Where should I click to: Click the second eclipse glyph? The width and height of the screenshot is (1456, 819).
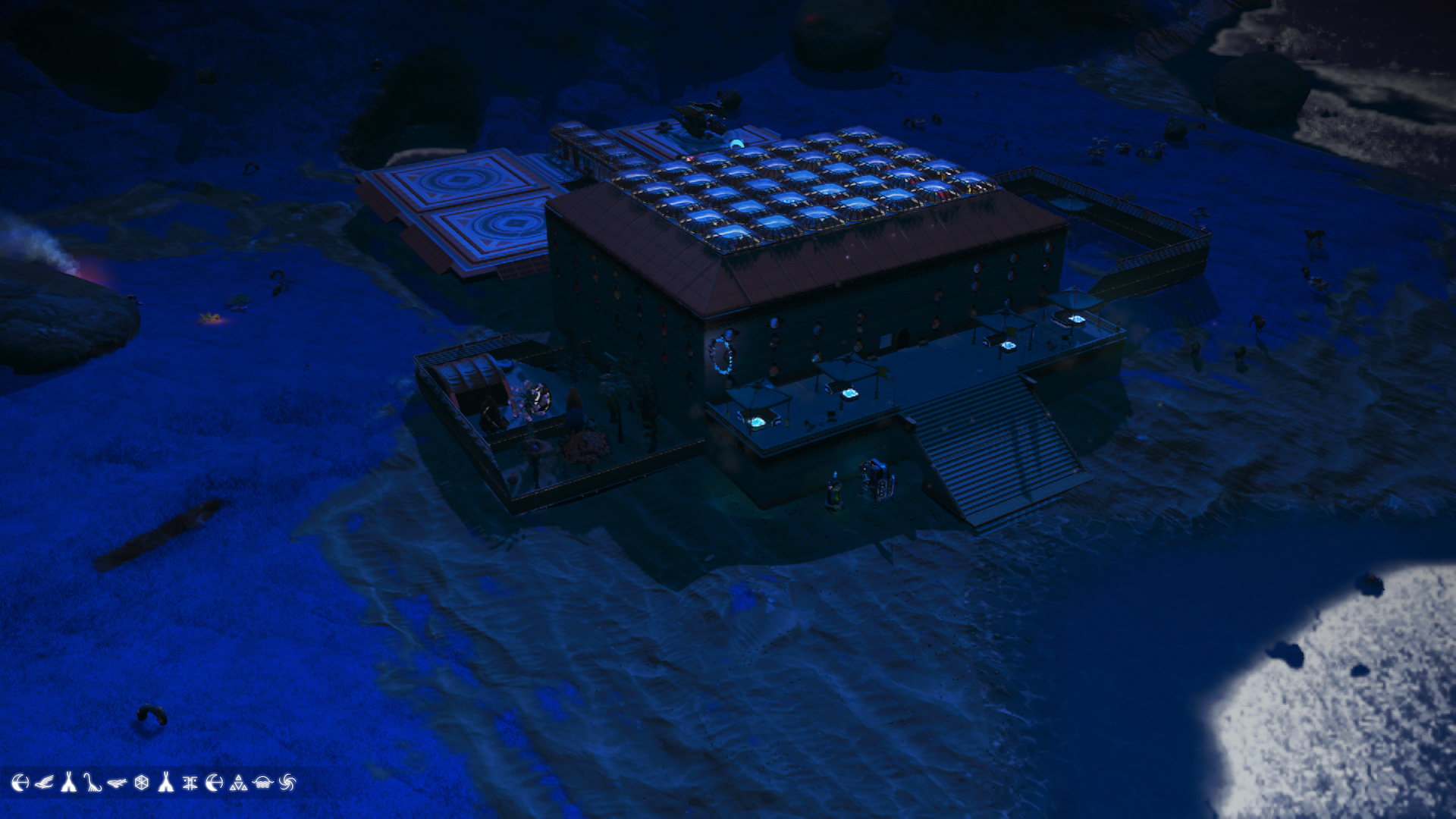click(x=214, y=783)
